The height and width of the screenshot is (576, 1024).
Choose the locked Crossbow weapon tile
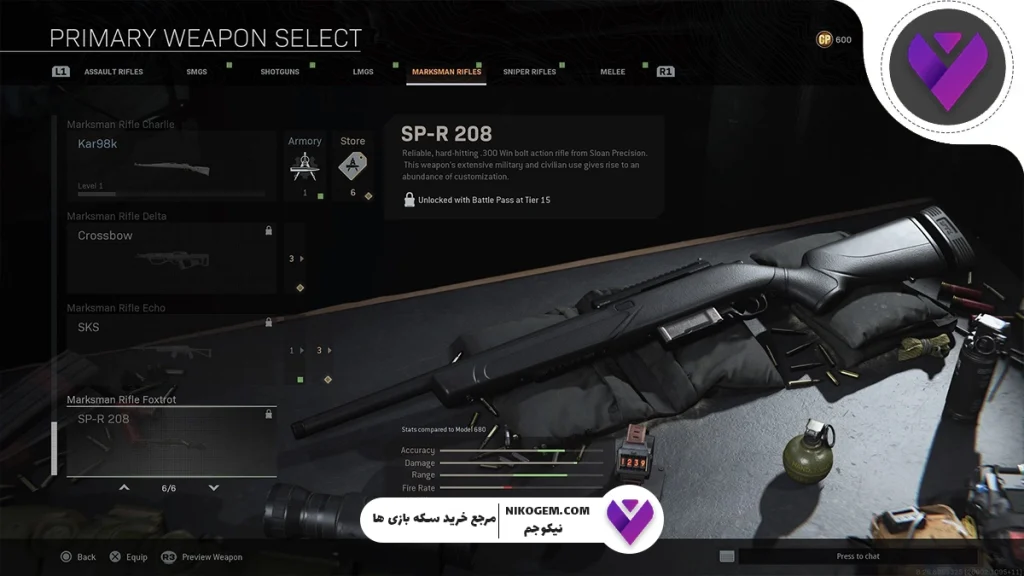pos(171,258)
